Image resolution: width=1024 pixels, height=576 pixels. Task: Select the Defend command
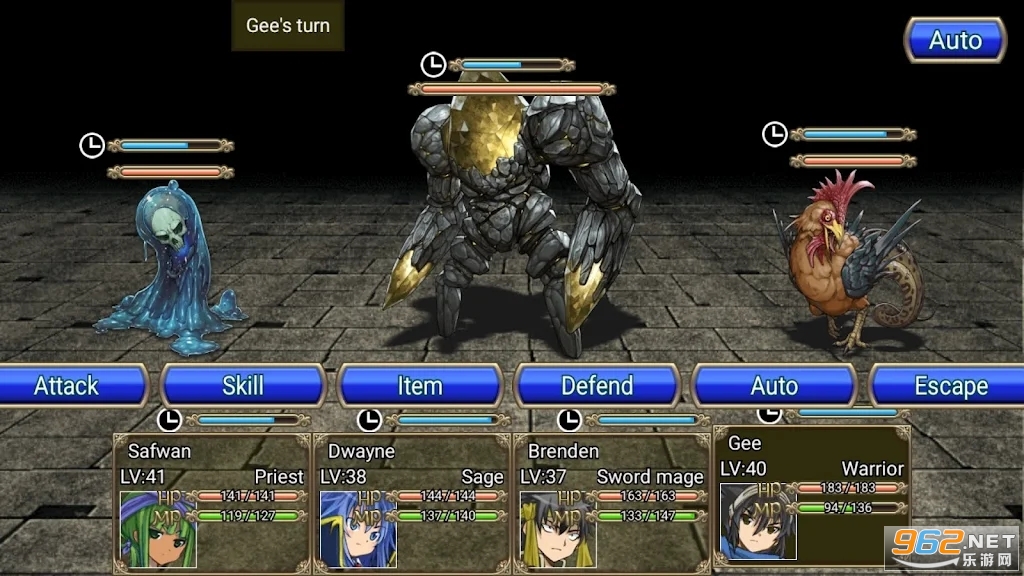(597, 386)
